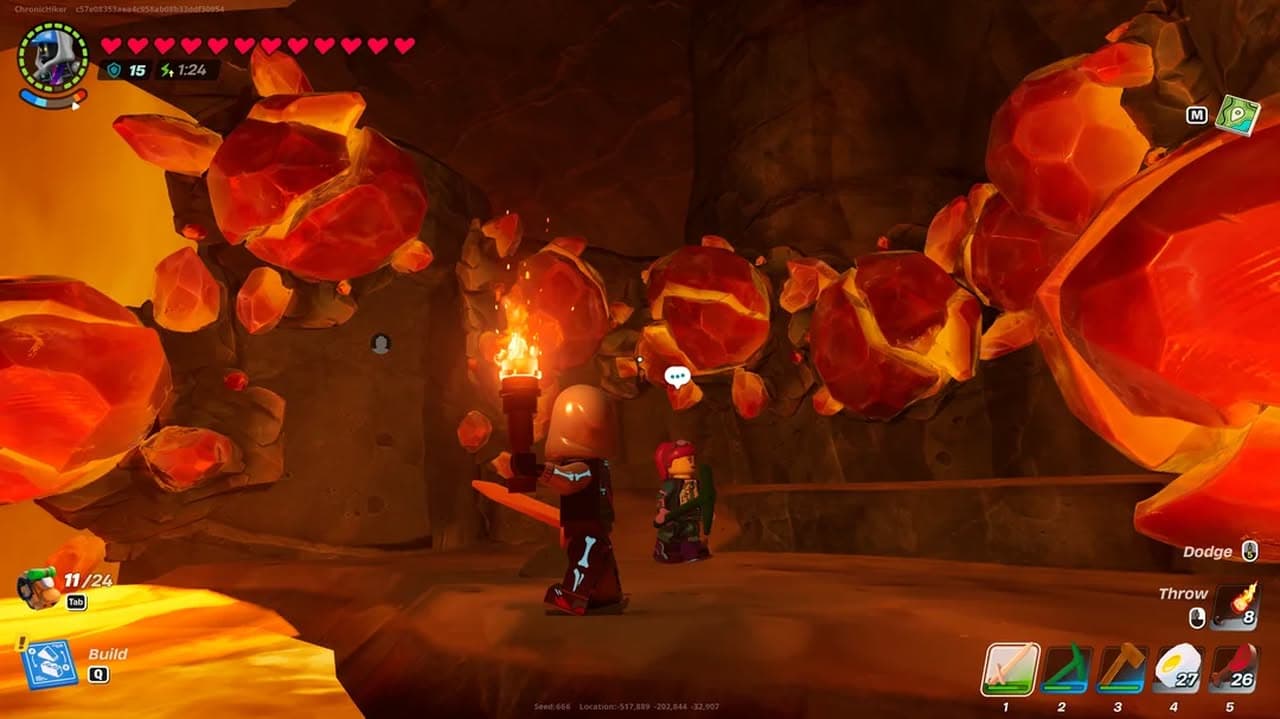This screenshot has height=719, width=1280.
Task: Click the flaming Throw item slot
Action: pos(1236,607)
